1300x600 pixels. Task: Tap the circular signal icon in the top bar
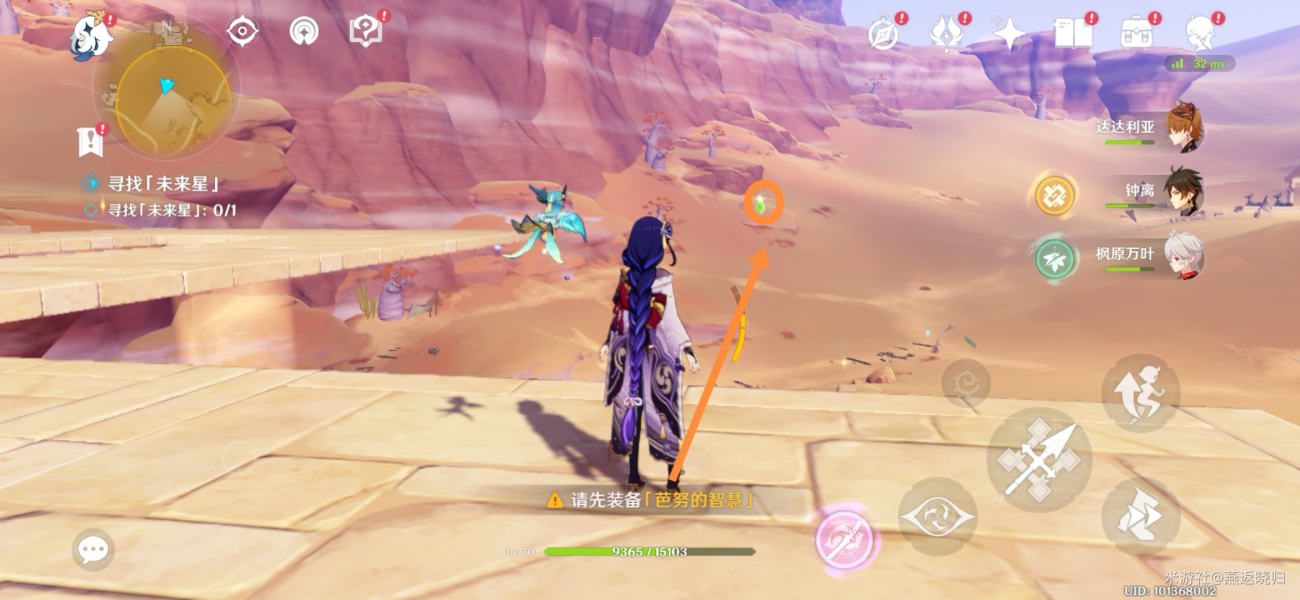304,32
